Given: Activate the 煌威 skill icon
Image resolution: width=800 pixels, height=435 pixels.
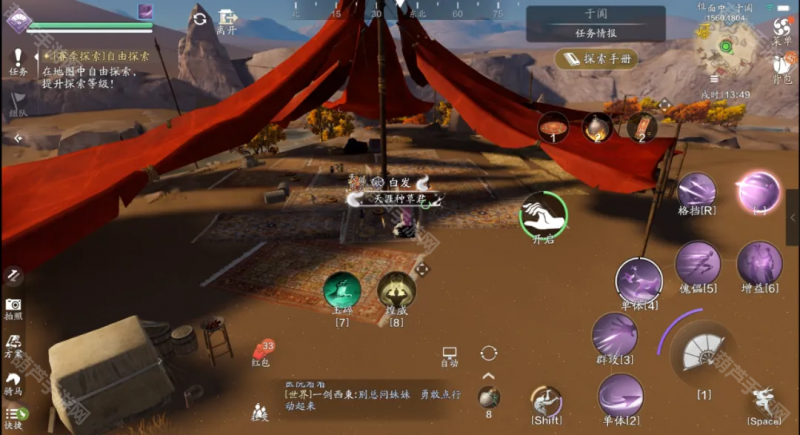Looking at the screenshot, I should pos(397,293).
